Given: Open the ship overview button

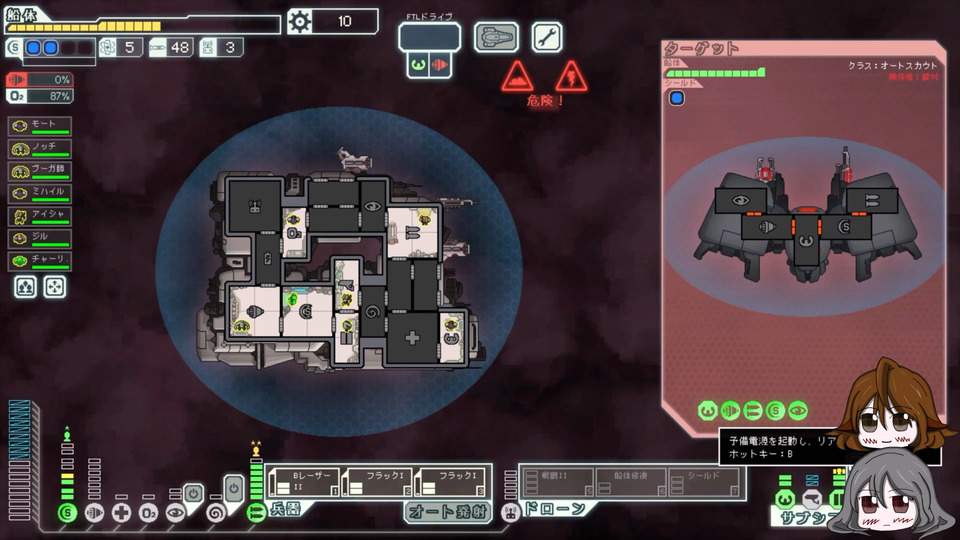Looking at the screenshot, I should tap(496, 38).
